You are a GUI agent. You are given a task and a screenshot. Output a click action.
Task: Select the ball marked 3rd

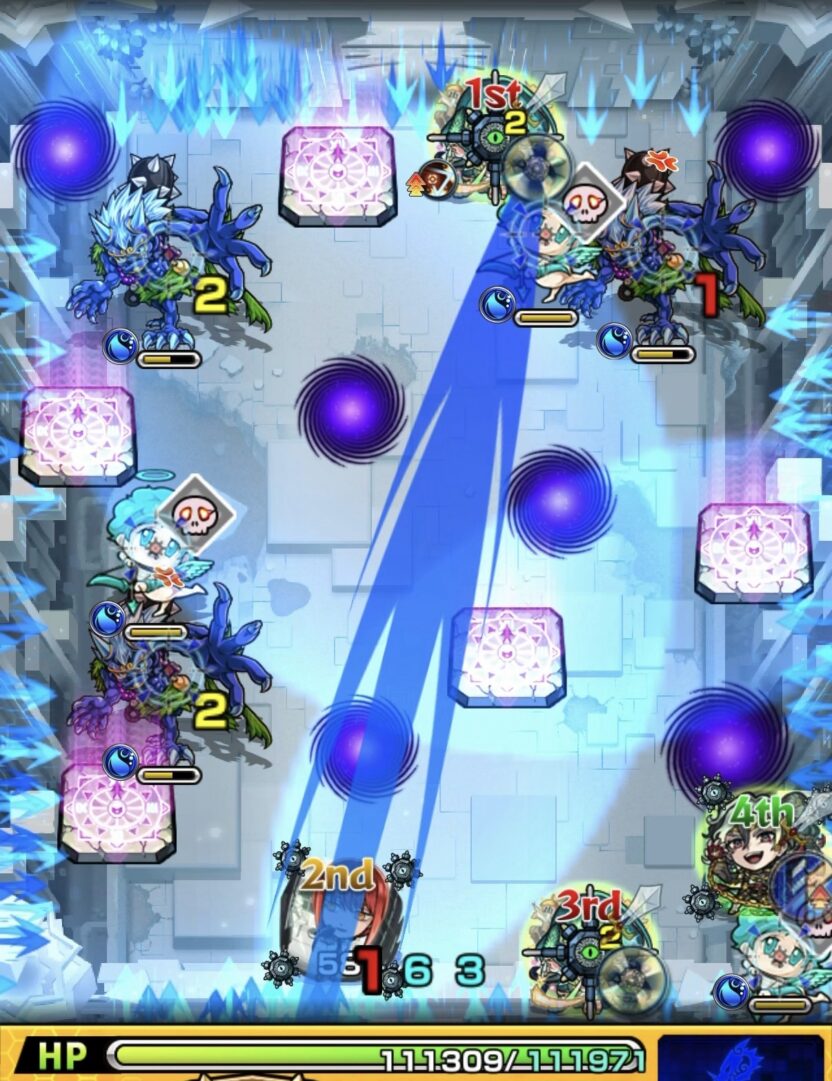590,945
